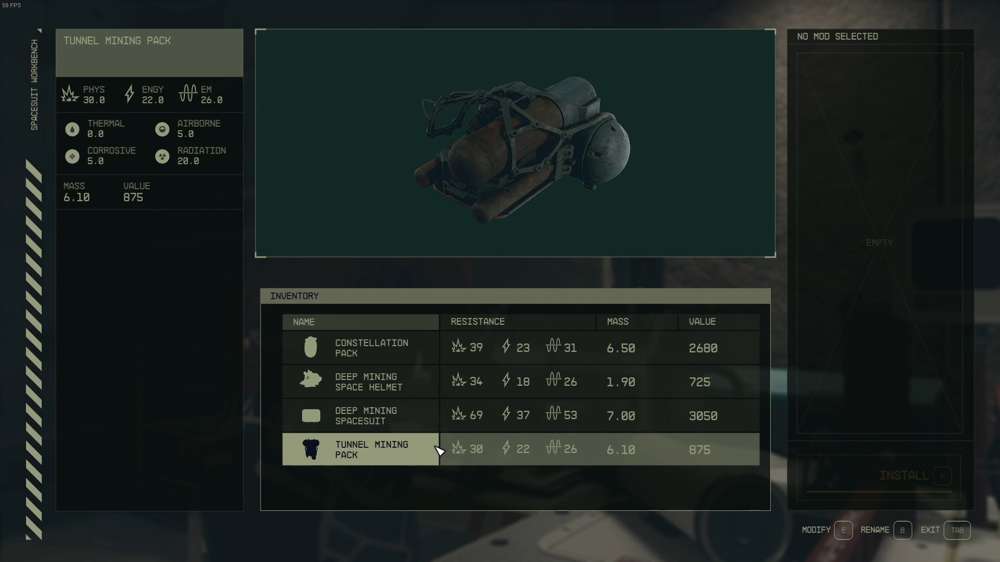
Task: Sort inventory by Resistance column
Action: pyautogui.click(x=517, y=322)
